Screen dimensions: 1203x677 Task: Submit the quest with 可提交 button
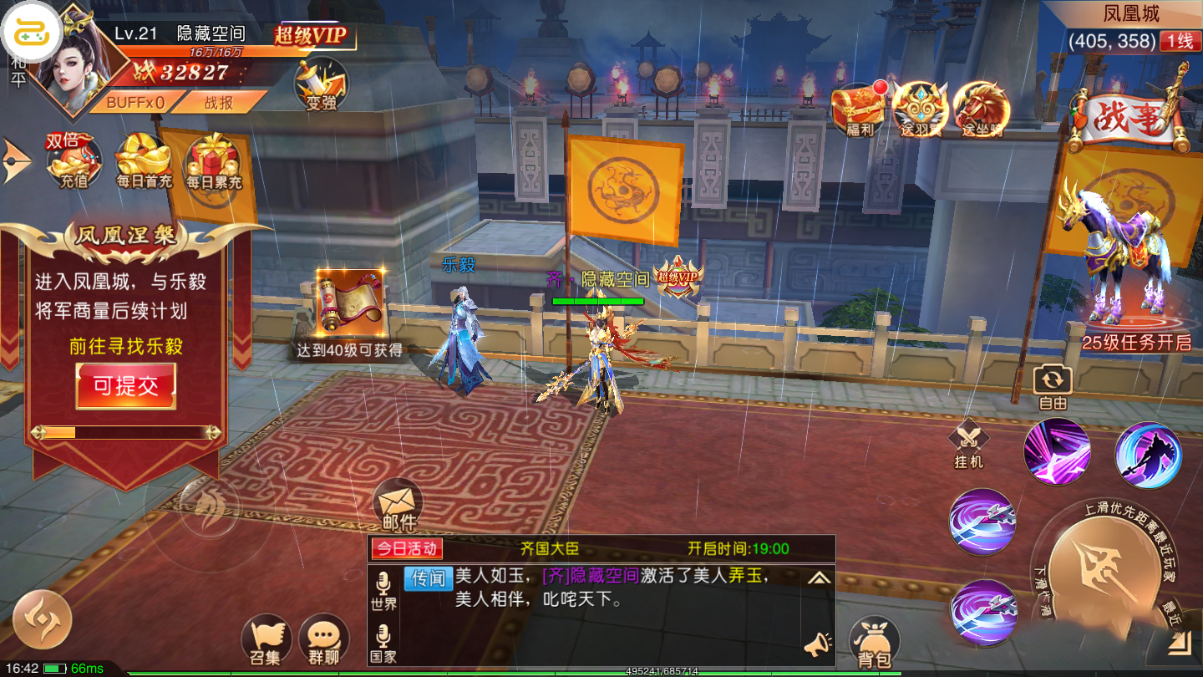coord(126,386)
